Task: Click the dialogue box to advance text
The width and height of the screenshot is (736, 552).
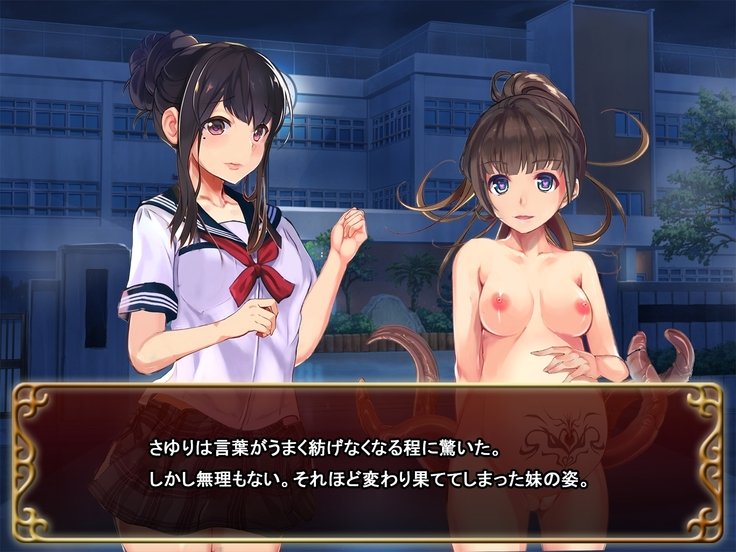Action: [x=368, y=462]
